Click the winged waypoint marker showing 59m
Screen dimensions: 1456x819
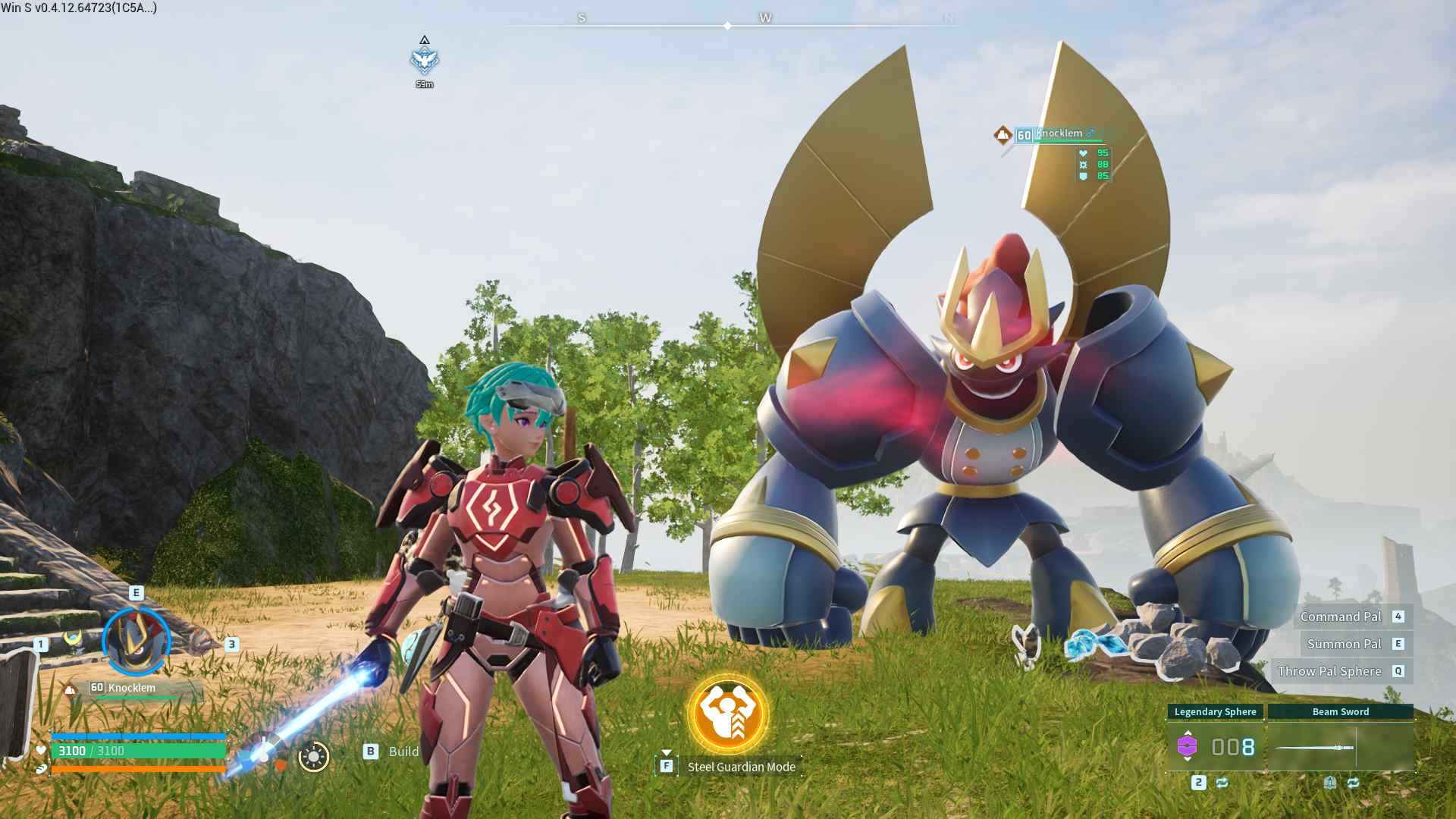425,59
